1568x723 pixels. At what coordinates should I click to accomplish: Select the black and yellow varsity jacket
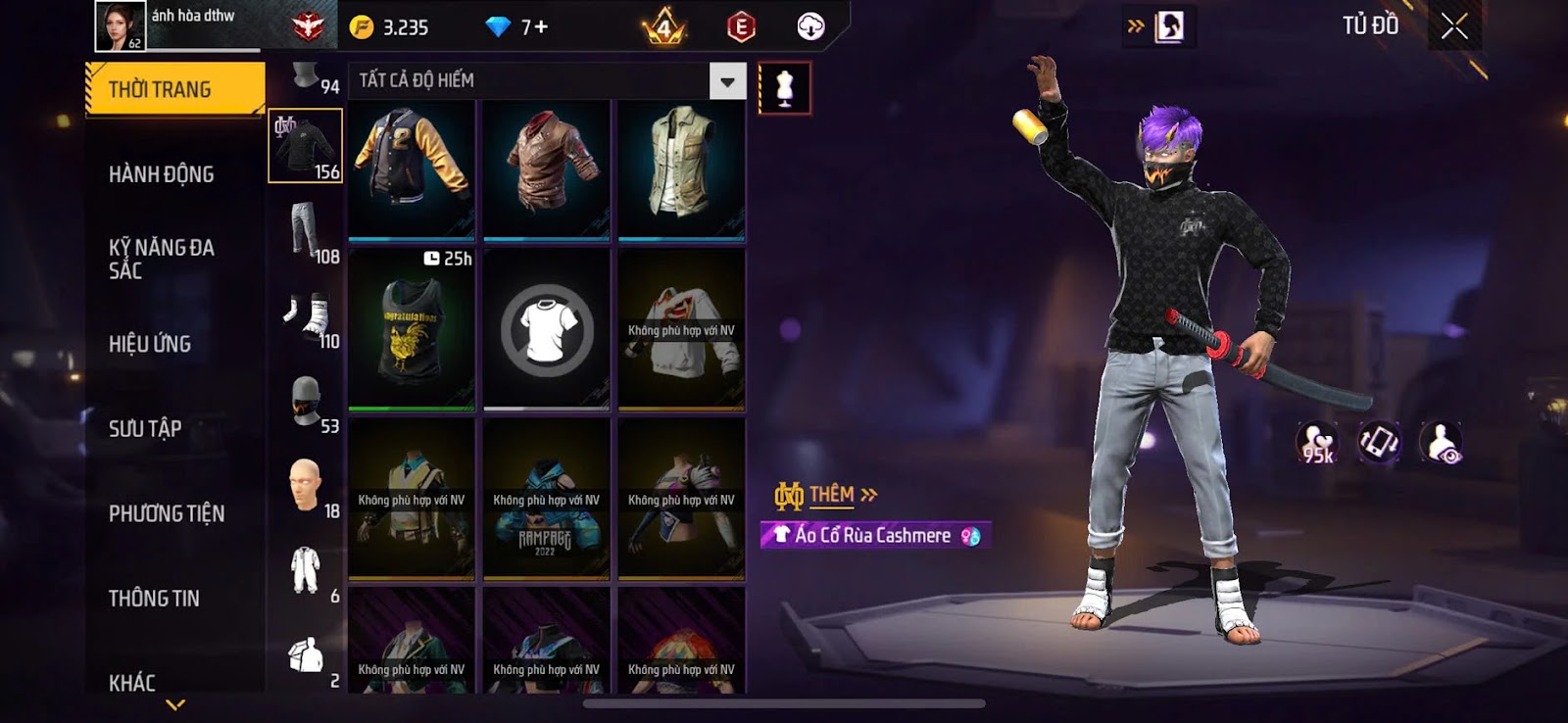[412, 169]
